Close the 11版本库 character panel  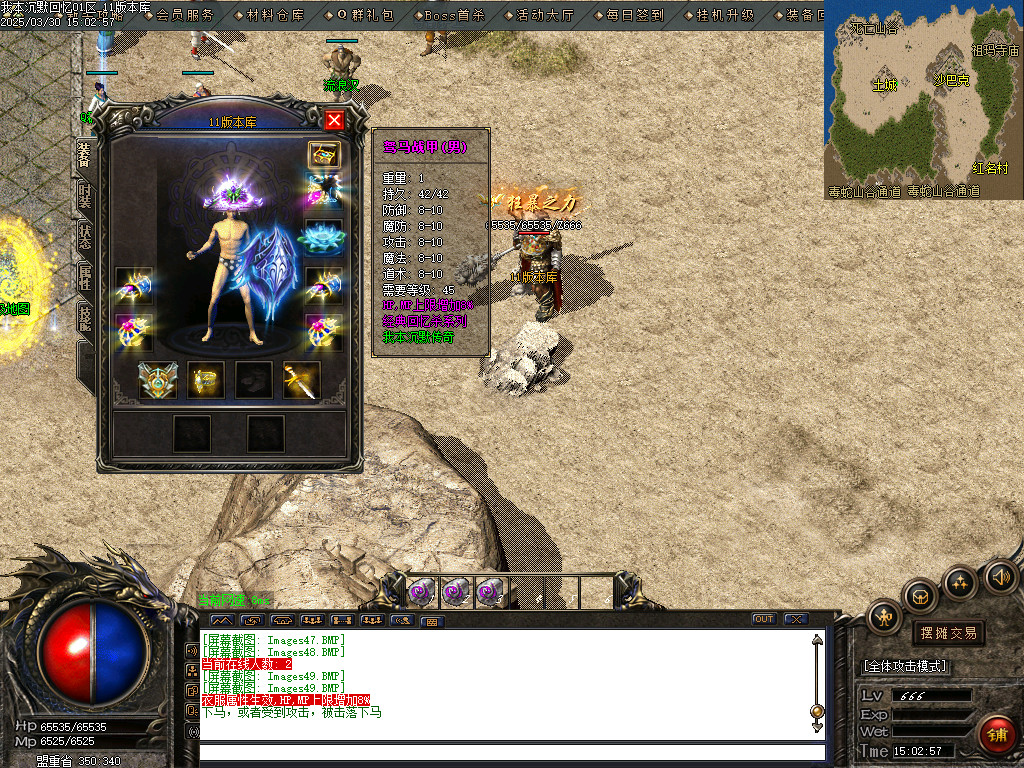point(334,121)
